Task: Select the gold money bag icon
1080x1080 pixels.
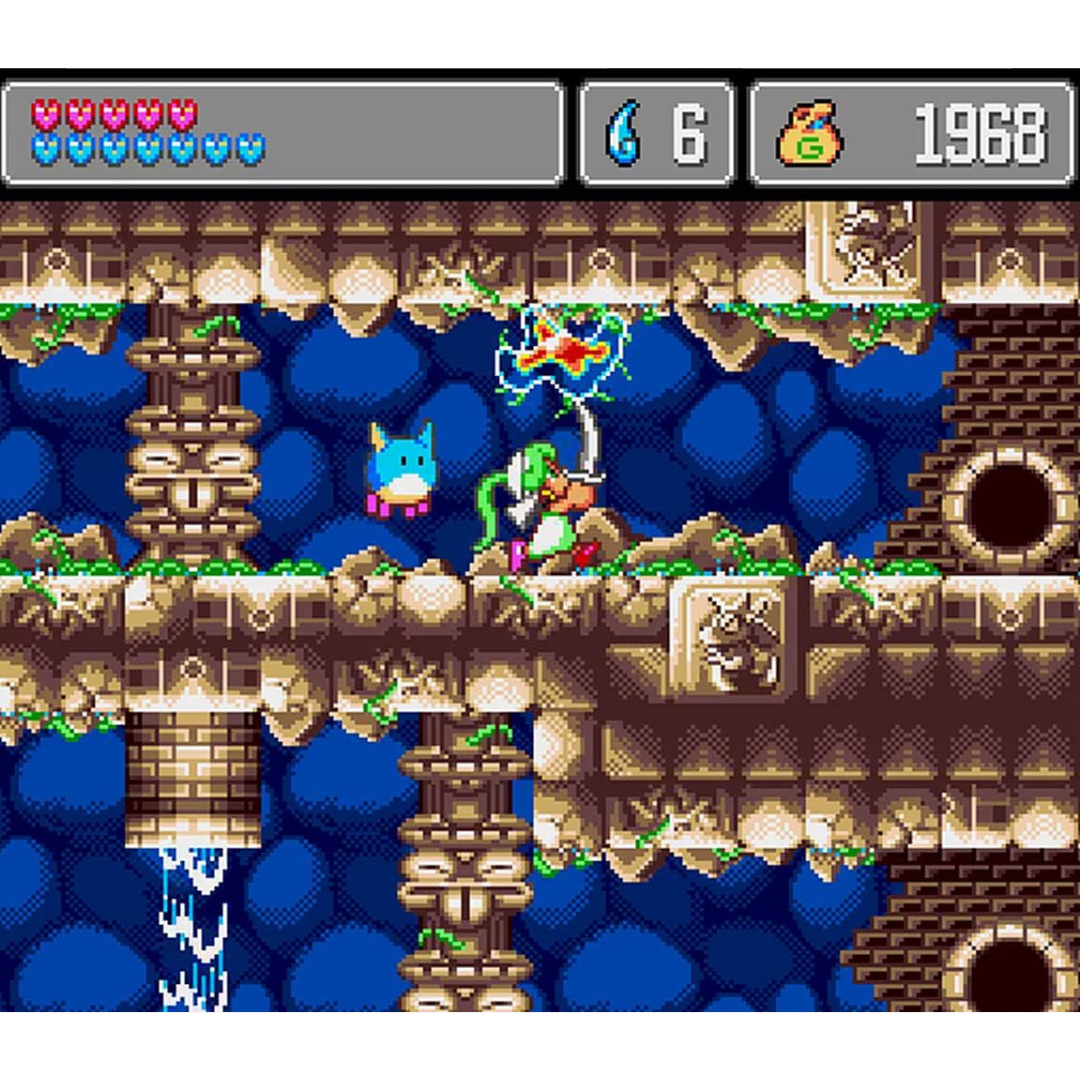Action: point(809,133)
